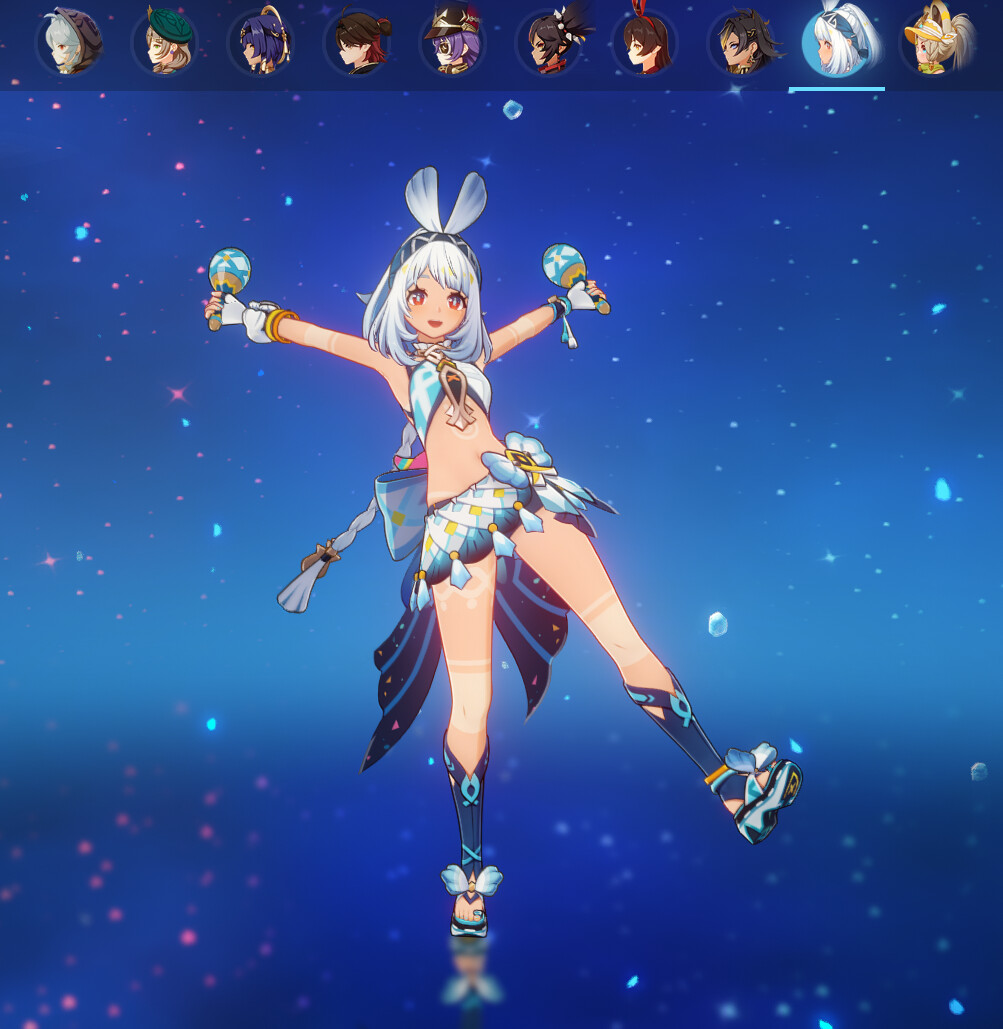Switch to the character with white feather hairpiece
This screenshot has width=1003, height=1029.
click(548, 43)
